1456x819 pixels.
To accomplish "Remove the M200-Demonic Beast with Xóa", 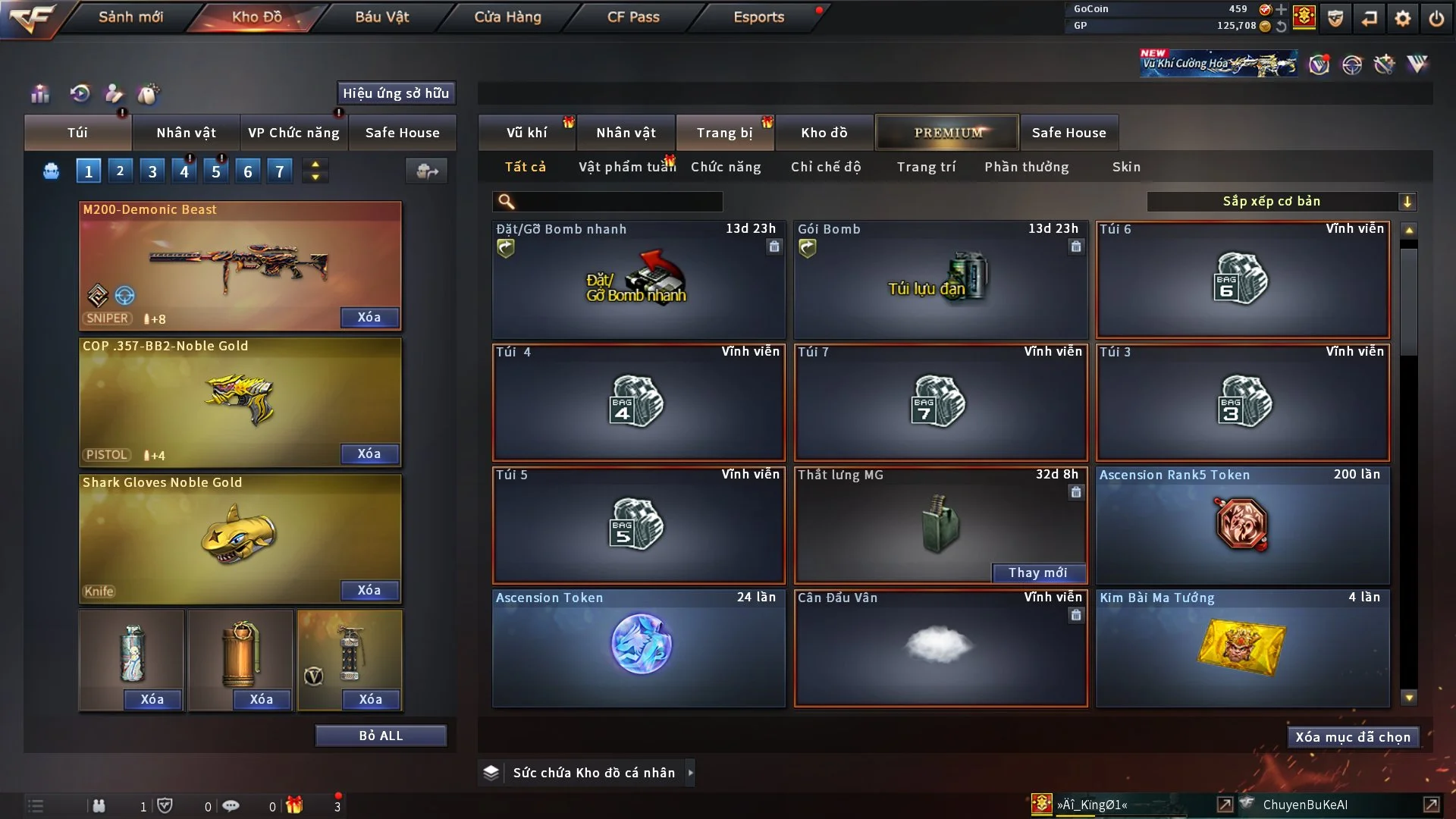I will click(x=369, y=317).
